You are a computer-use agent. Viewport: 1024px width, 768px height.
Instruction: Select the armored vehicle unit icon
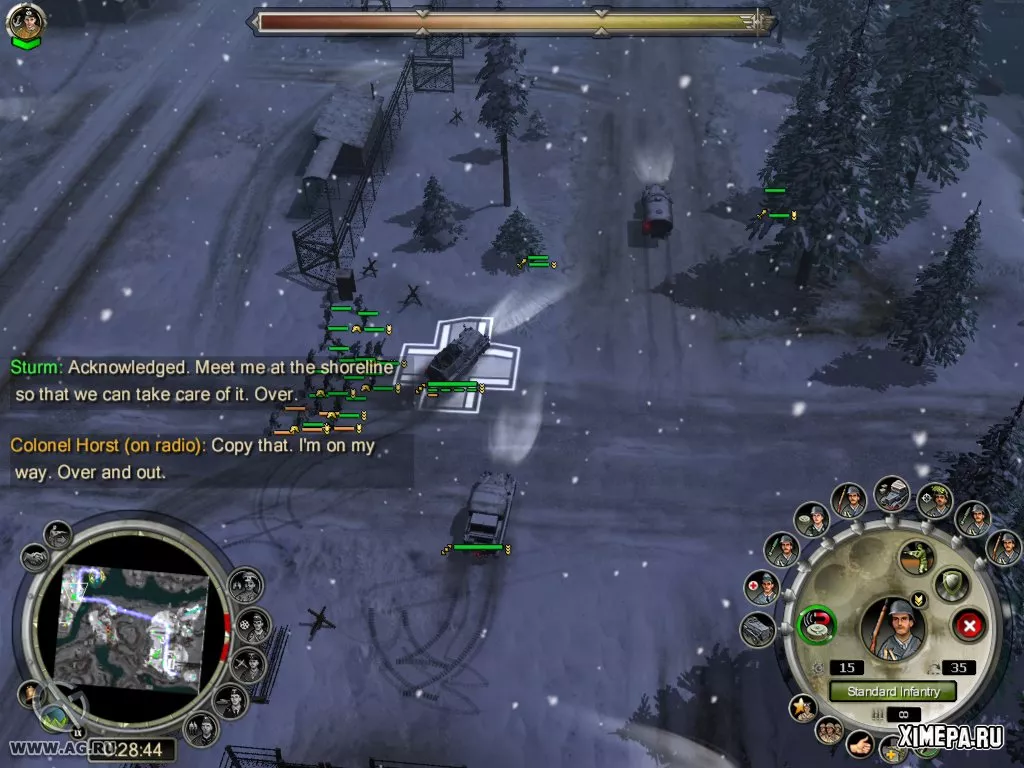click(x=758, y=629)
